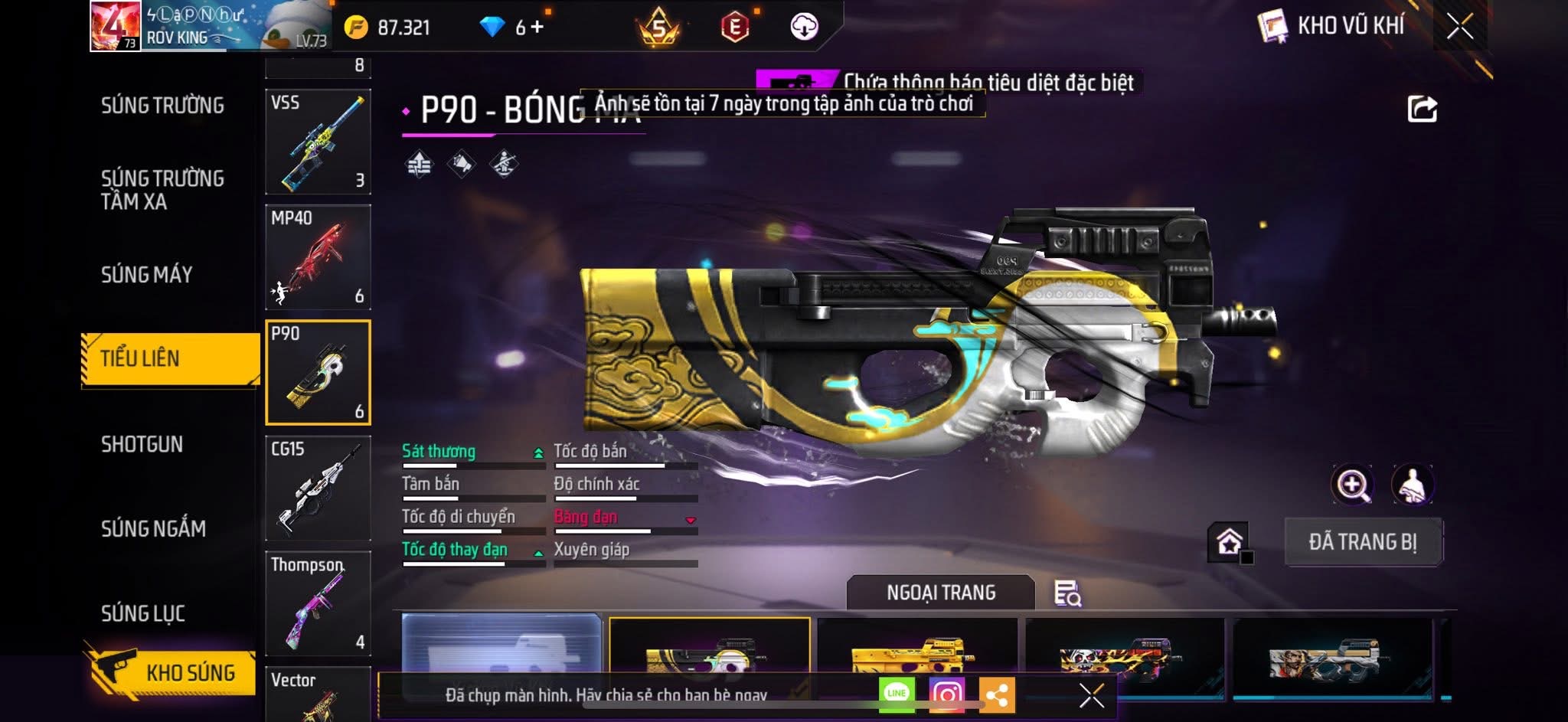Image resolution: width=1568 pixels, height=722 pixels.
Task: Add diamonds with the plus button
Action: [x=537, y=28]
